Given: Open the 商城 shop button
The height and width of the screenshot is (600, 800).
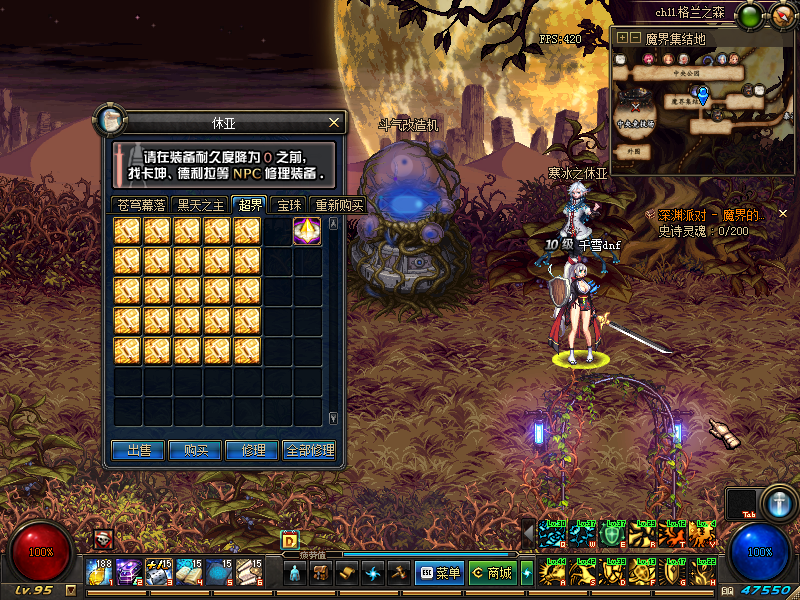Looking at the screenshot, I should (x=492, y=573).
